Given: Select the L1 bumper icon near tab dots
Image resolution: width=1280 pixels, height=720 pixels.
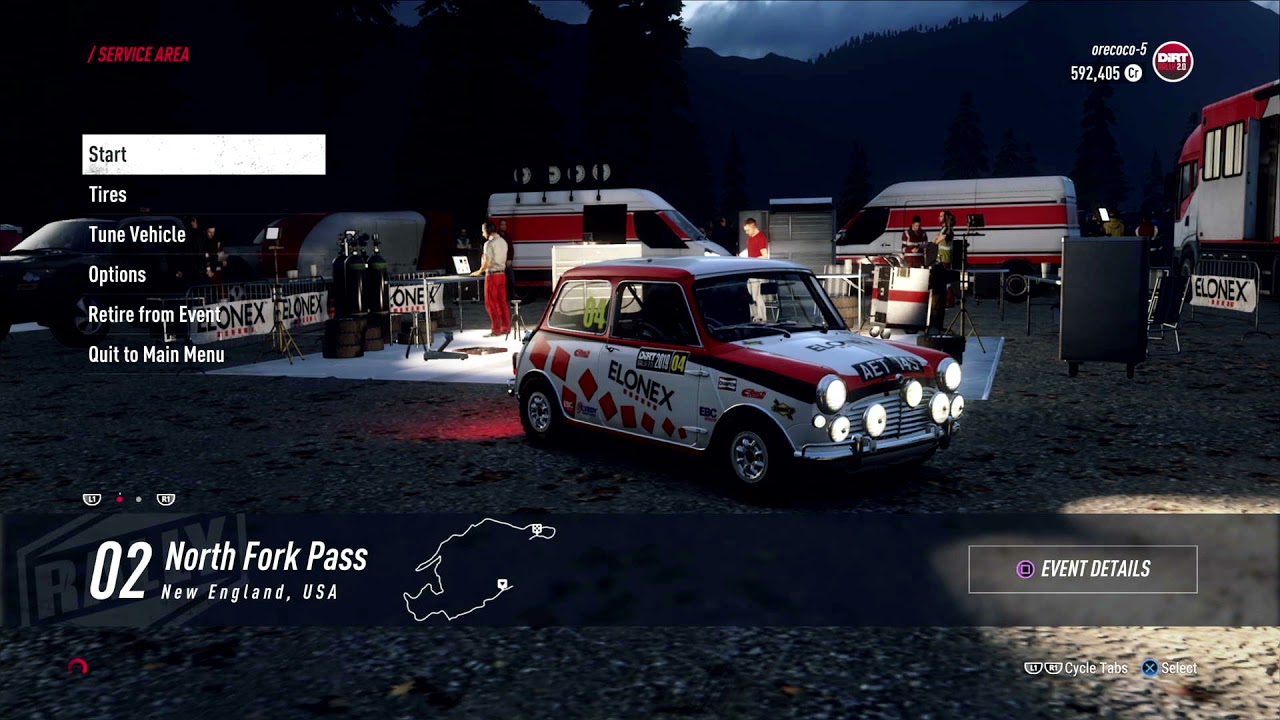Looking at the screenshot, I should pyautogui.click(x=92, y=499).
